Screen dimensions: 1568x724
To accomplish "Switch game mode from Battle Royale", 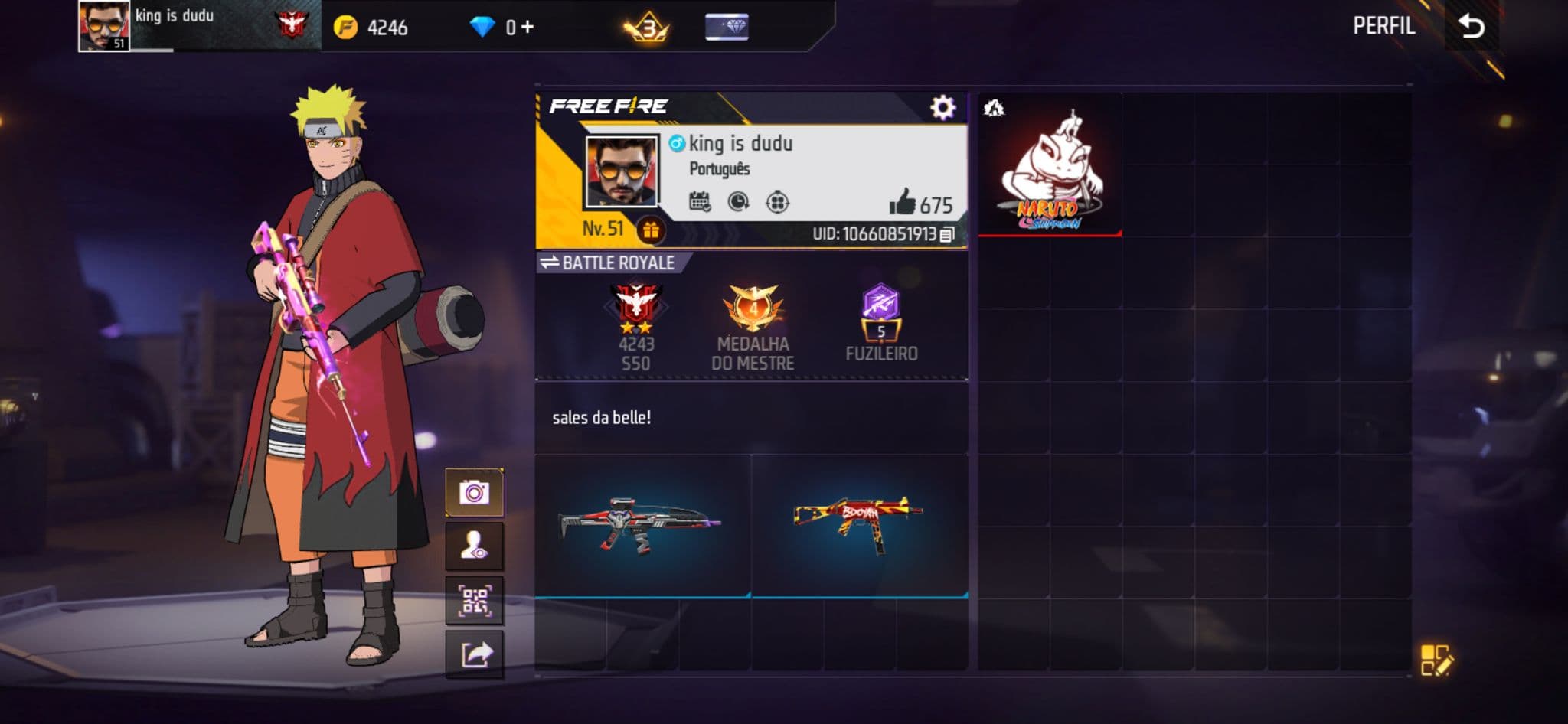I will (550, 263).
